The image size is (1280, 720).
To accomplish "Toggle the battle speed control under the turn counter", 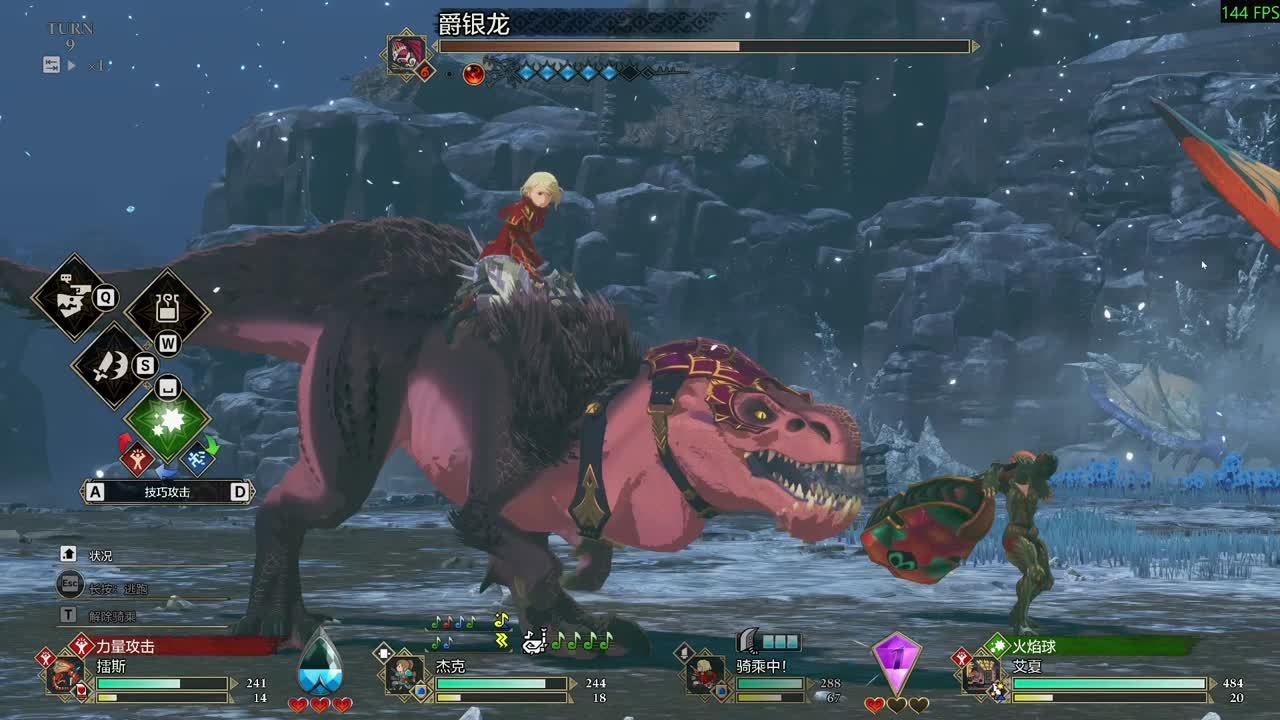I will [x=72, y=66].
